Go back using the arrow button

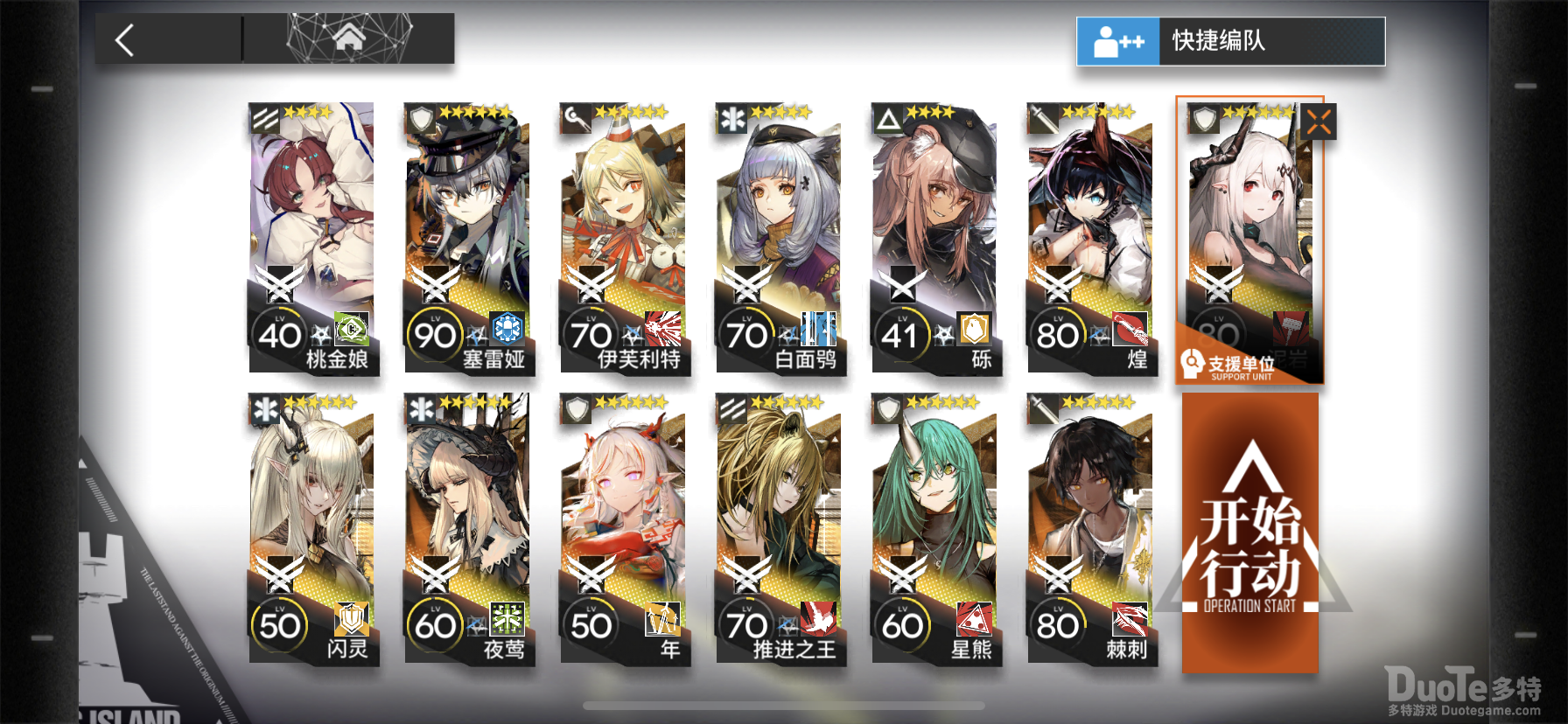click(125, 40)
